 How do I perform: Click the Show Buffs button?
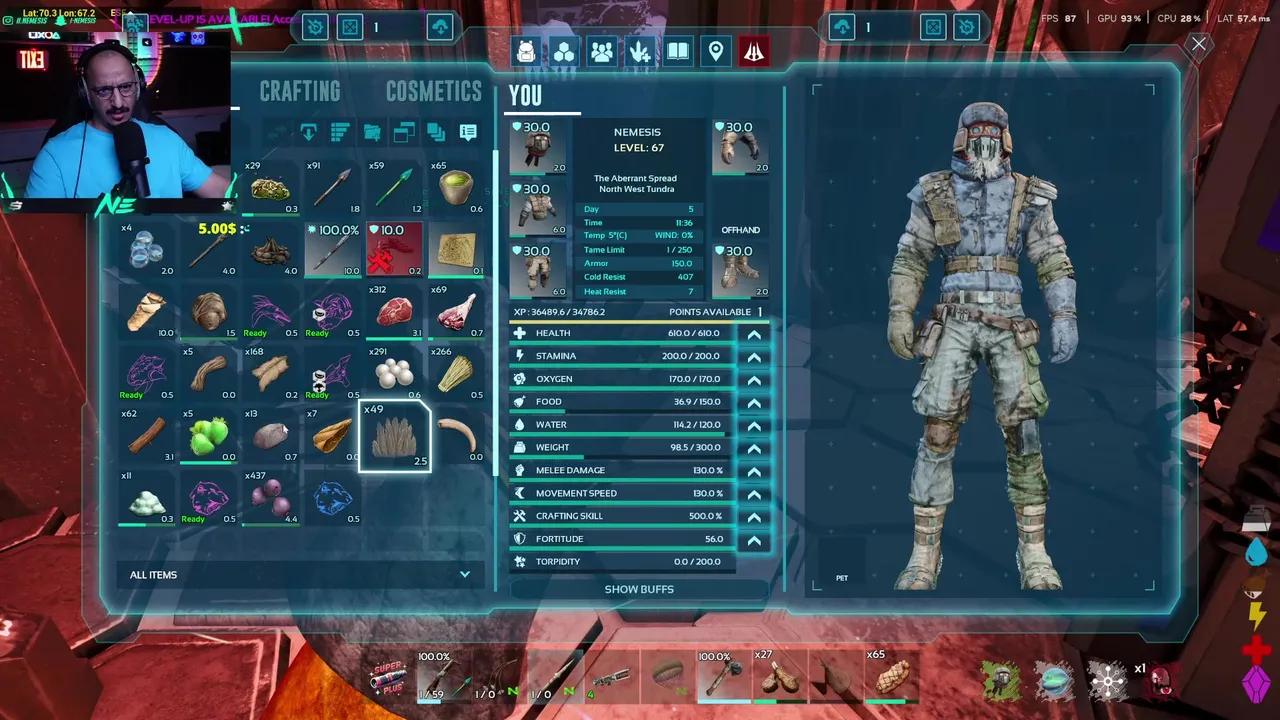639,589
